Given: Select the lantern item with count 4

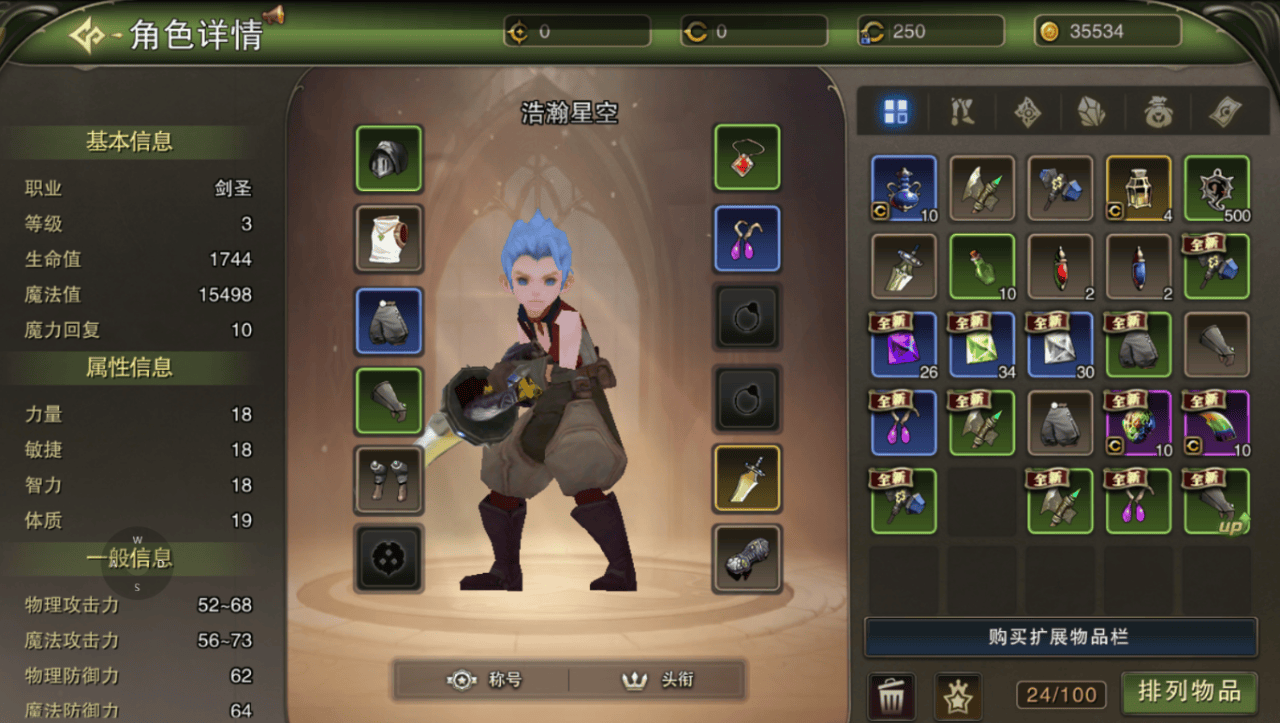Looking at the screenshot, I should coord(1138,188).
